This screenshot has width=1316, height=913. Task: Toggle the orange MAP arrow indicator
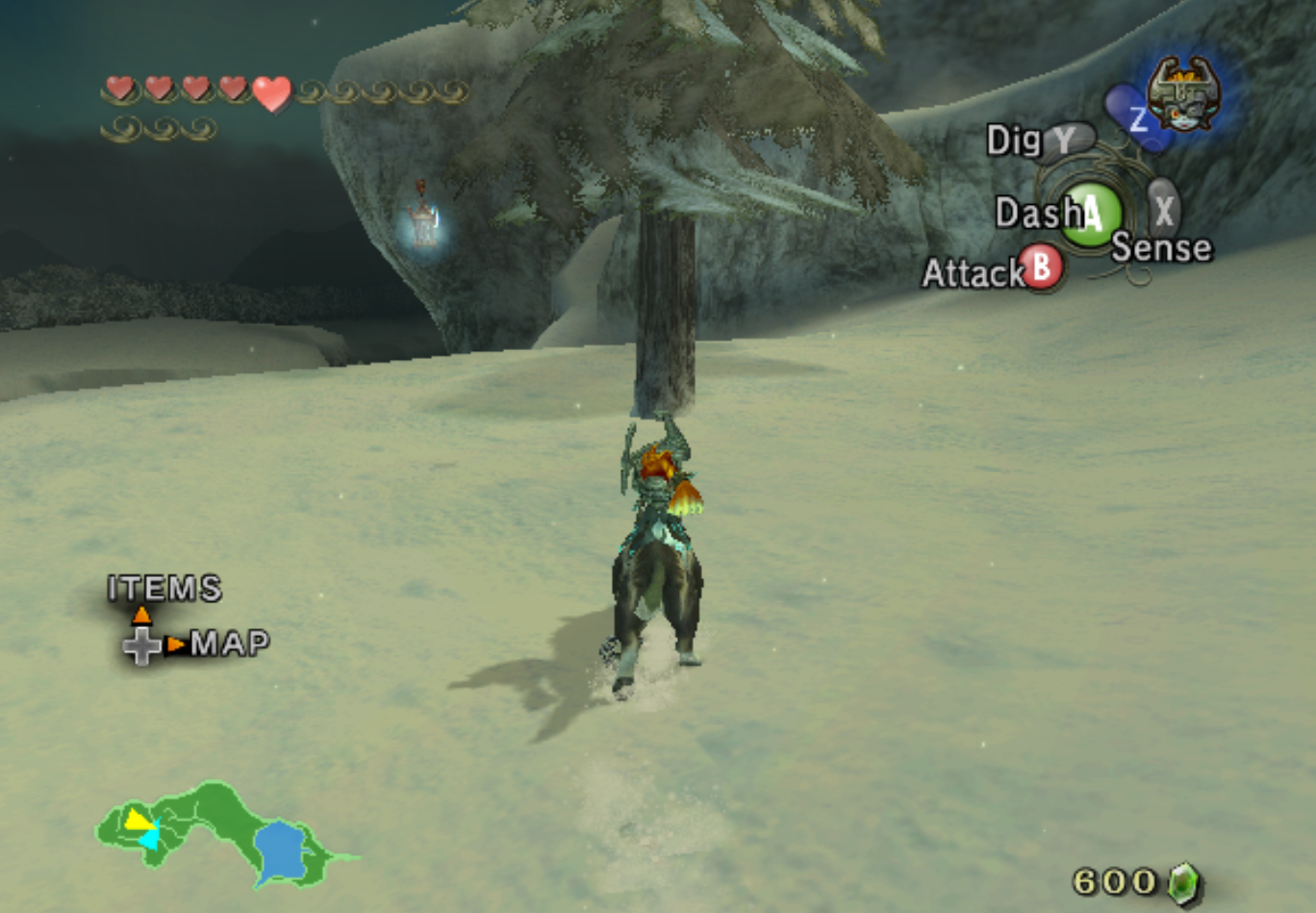click(176, 644)
